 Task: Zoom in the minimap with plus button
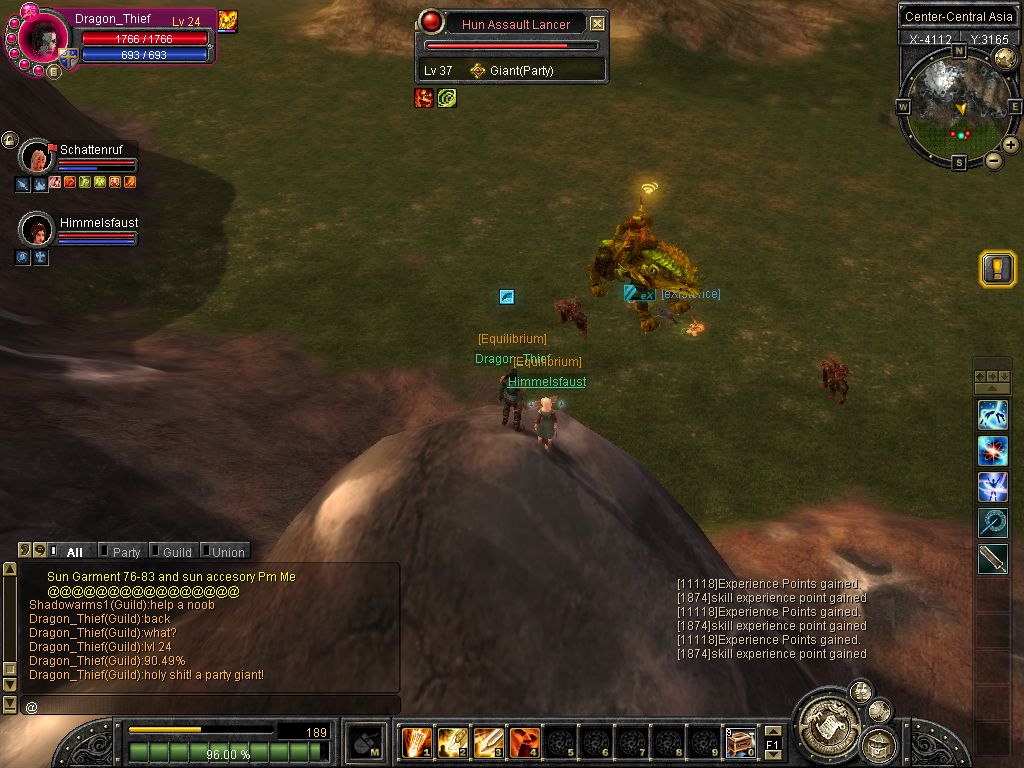pyautogui.click(x=1011, y=145)
